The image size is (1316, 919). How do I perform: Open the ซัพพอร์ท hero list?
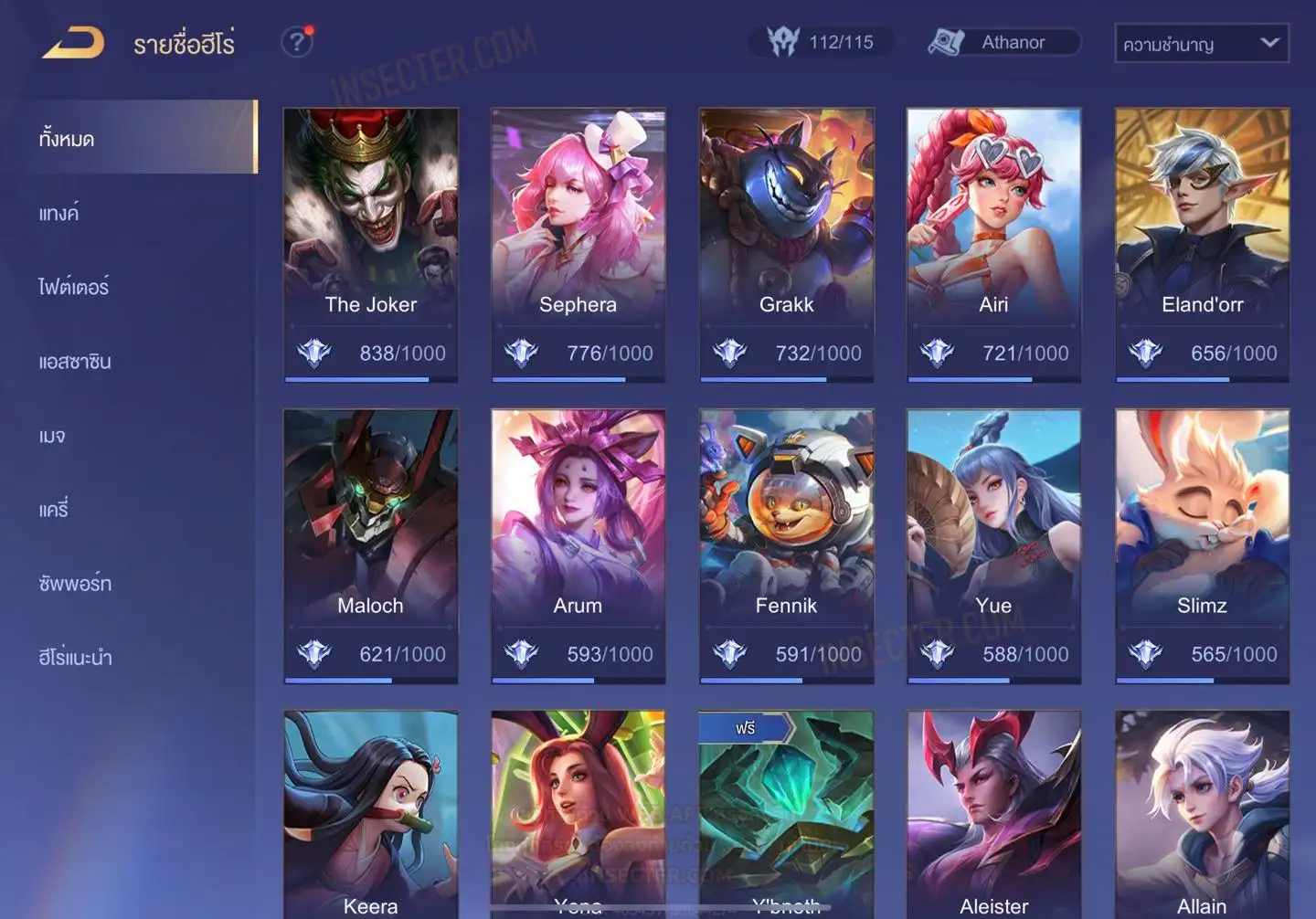(x=75, y=583)
